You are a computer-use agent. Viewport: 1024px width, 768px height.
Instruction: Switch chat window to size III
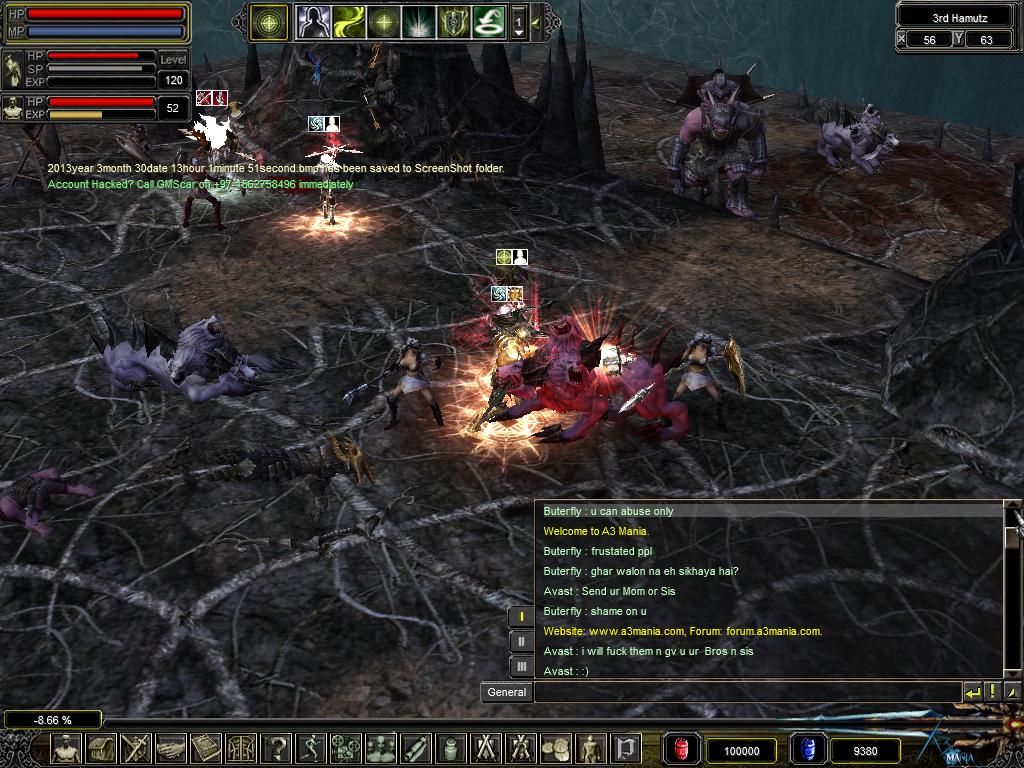pos(521,666)
